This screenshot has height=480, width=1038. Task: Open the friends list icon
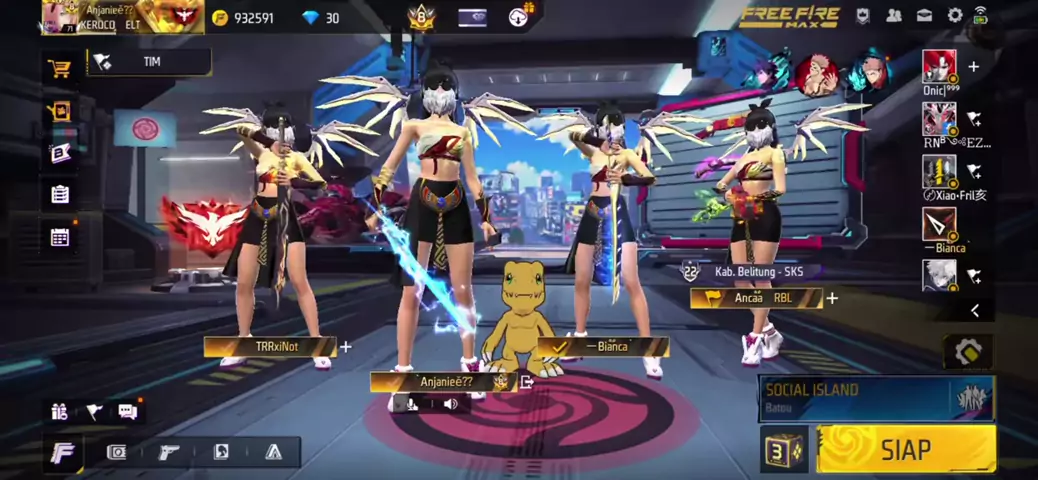coord(894,16)
